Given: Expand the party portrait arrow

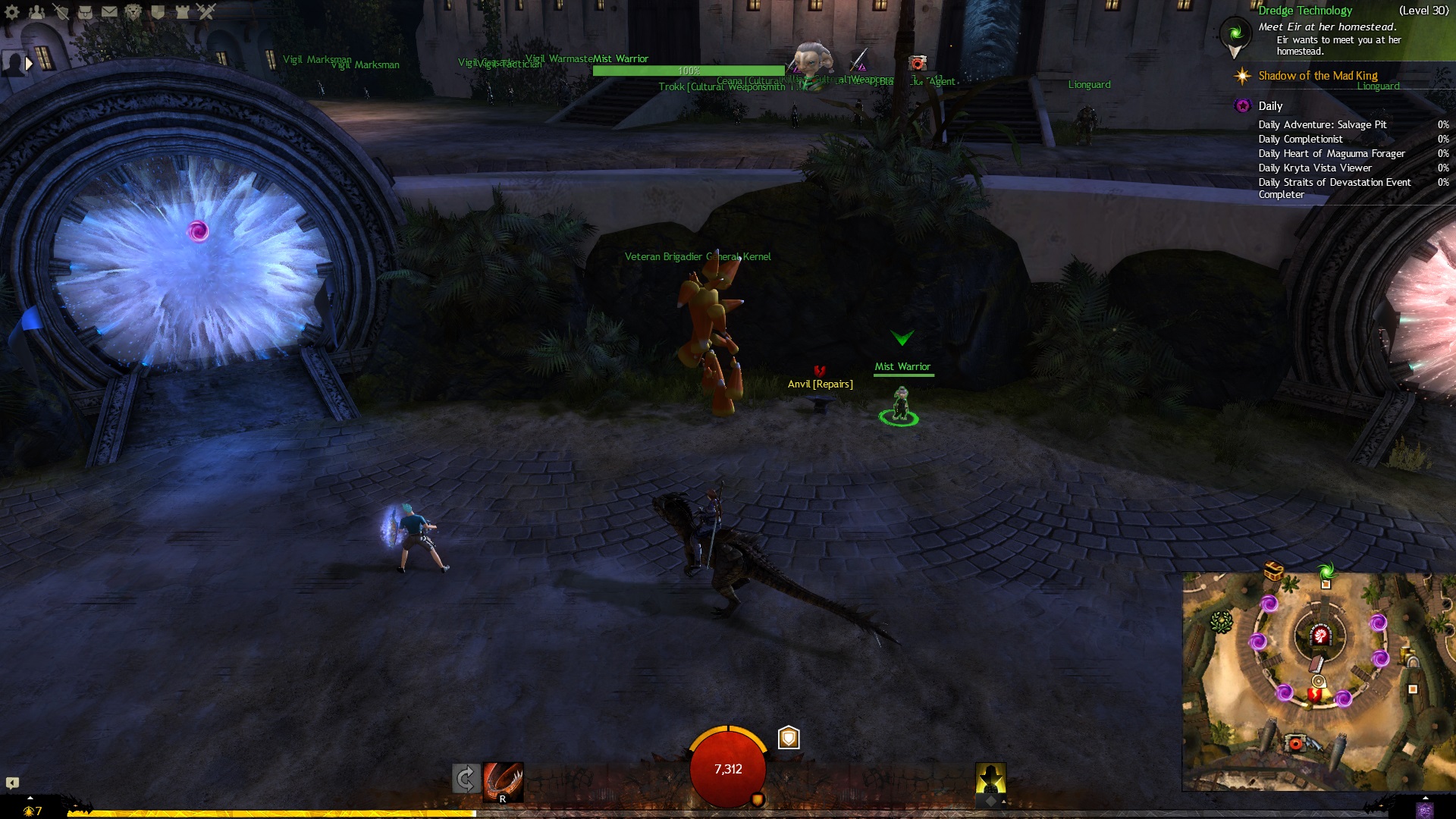Looking at the screenshot, I should [x=29, y=64].
